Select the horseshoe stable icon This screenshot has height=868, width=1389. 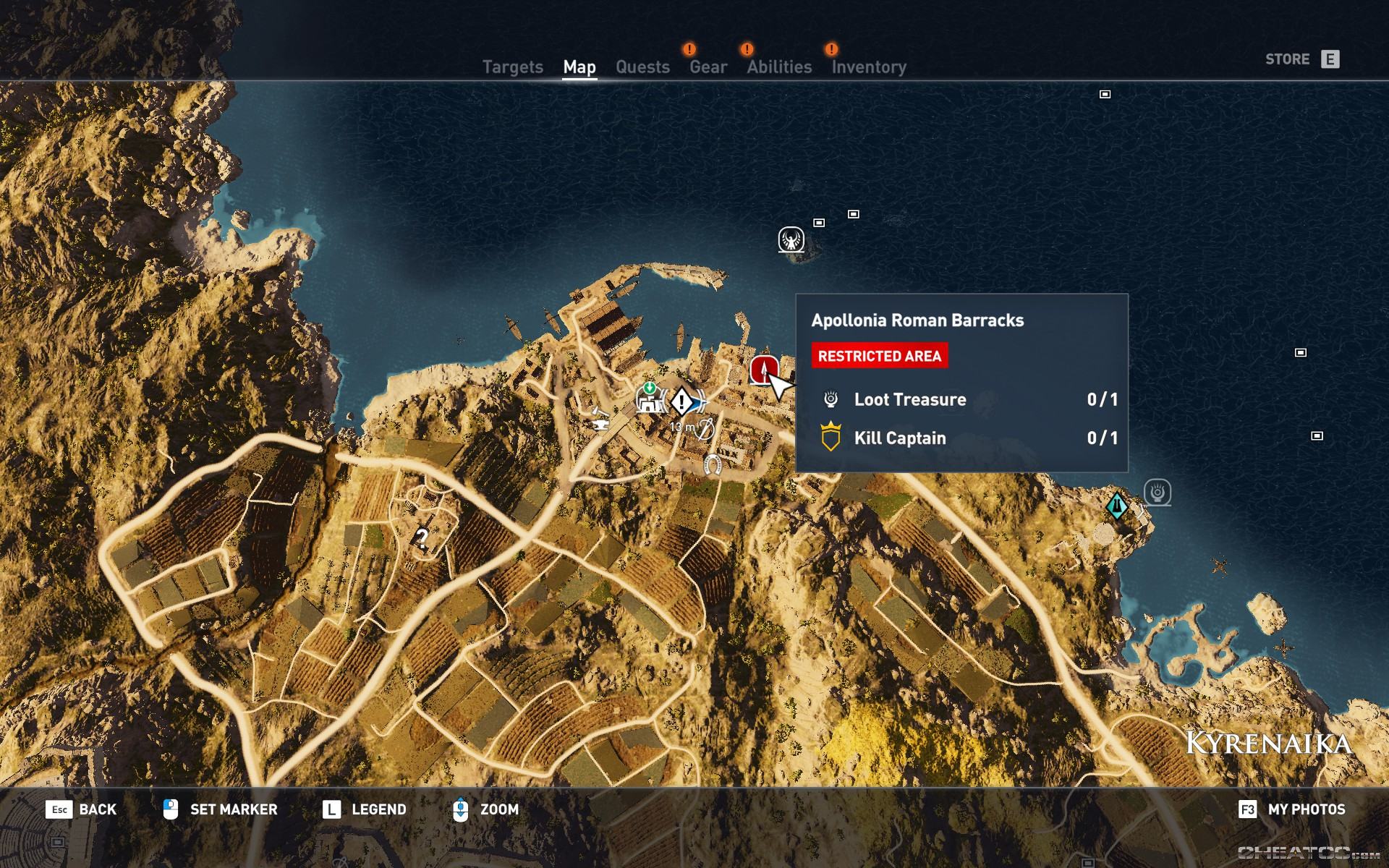(712, 463)
